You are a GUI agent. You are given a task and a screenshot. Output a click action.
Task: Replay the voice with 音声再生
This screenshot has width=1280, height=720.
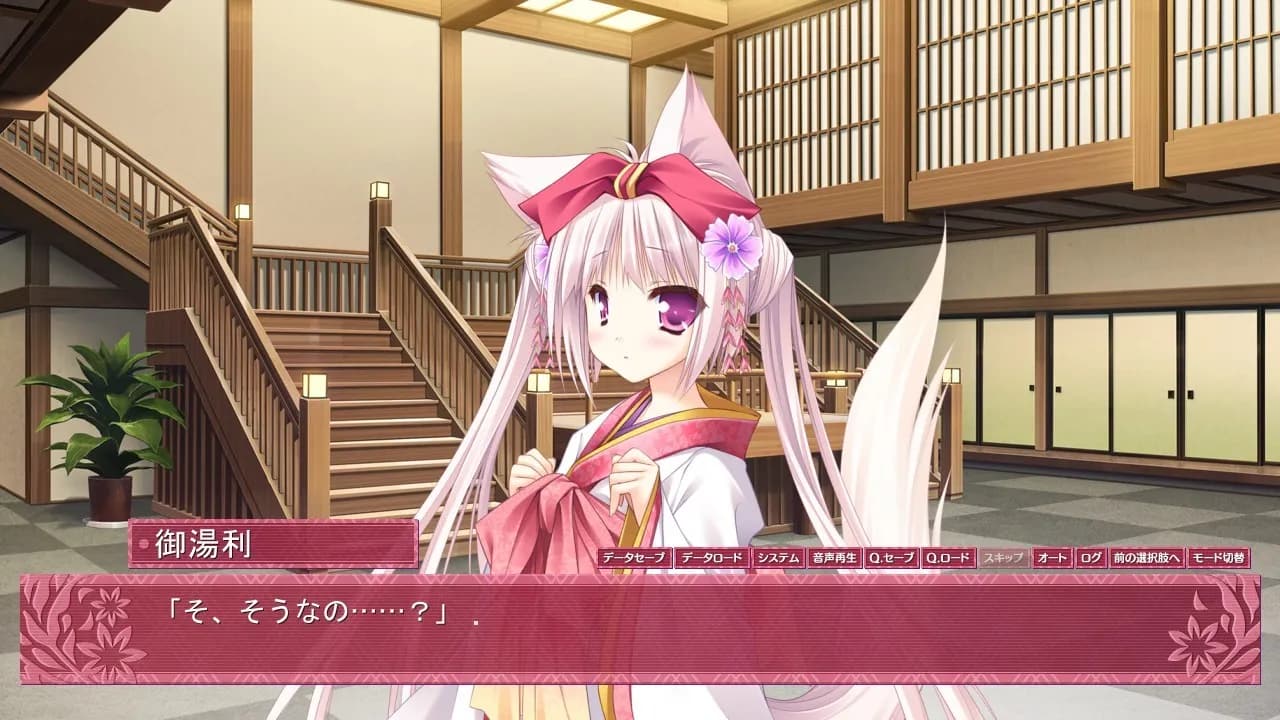836,561
